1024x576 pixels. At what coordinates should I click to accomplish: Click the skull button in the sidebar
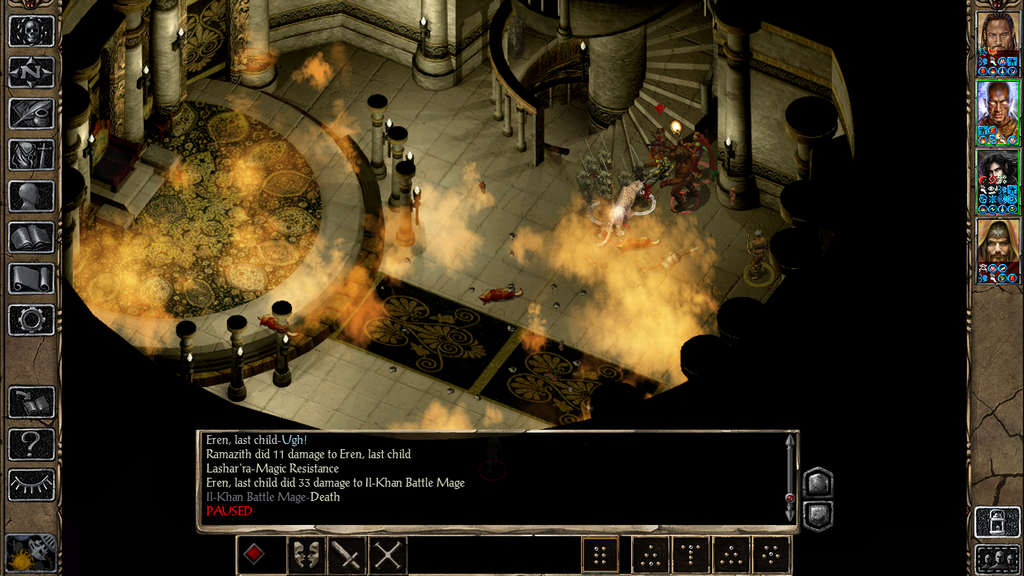pyautogui.click(x=31, y=31)
